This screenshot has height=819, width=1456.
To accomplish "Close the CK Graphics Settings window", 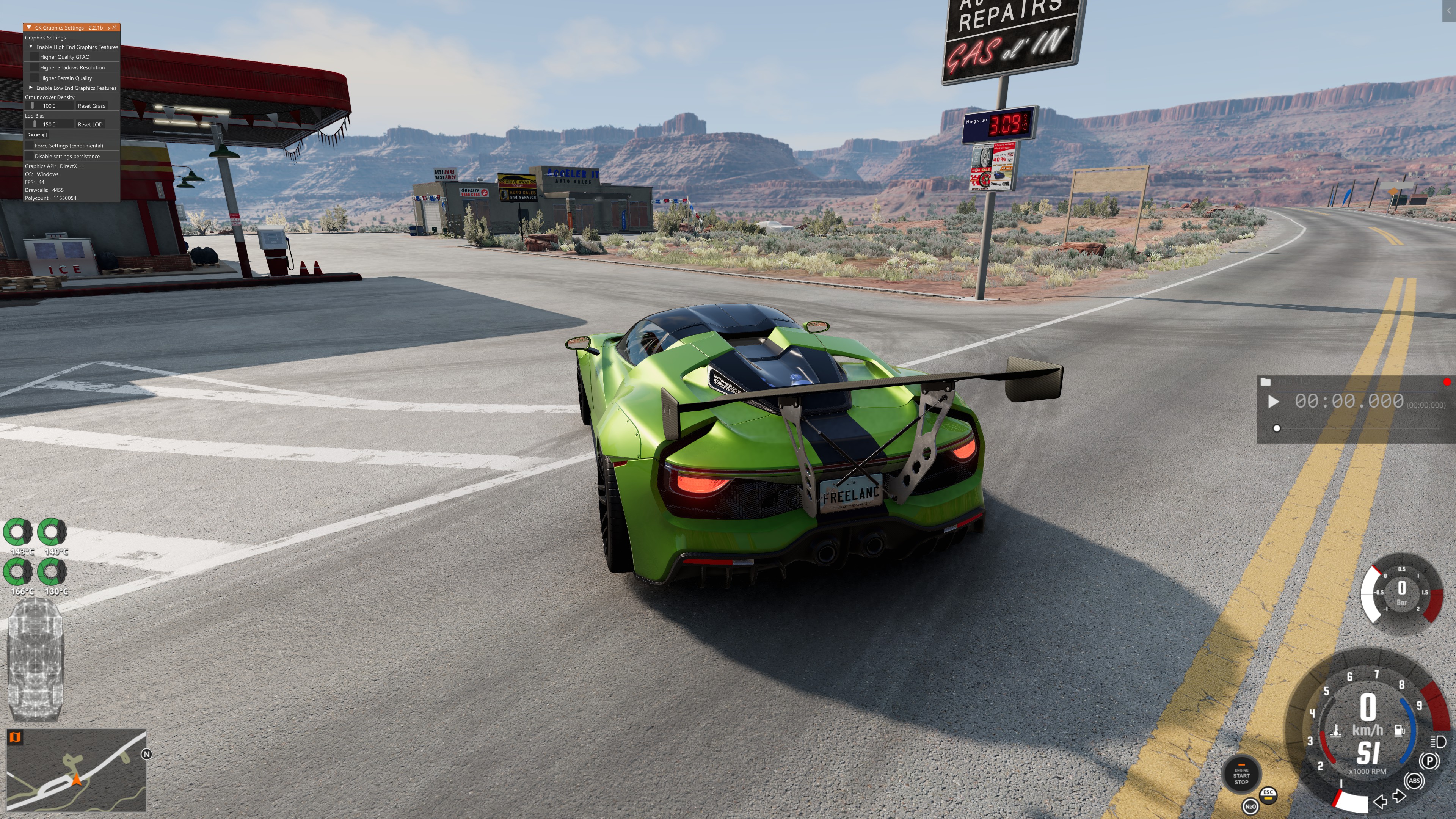I will pos(115,27).
